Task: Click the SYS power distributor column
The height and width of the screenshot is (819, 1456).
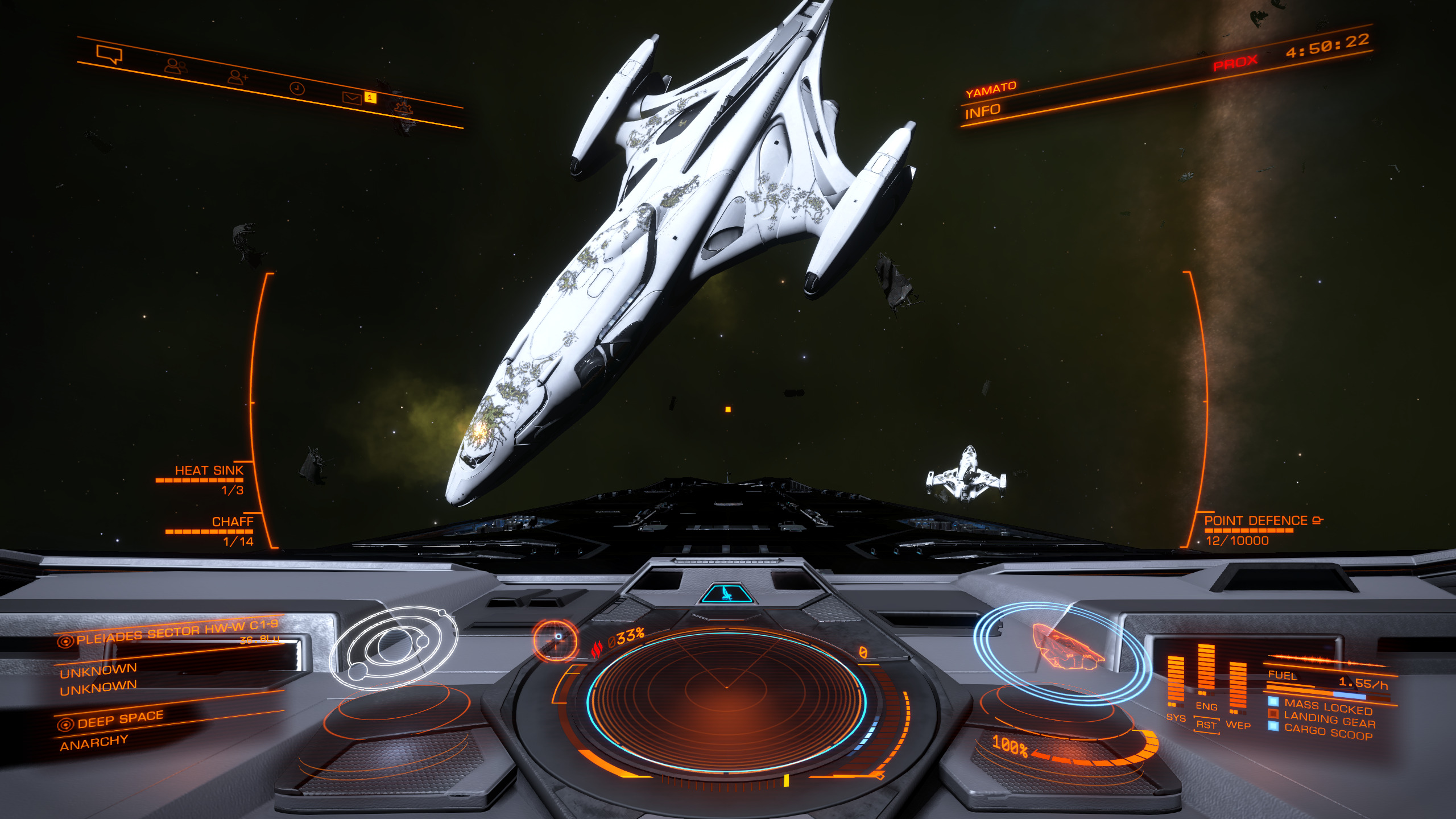Action: pos(1176,682)
